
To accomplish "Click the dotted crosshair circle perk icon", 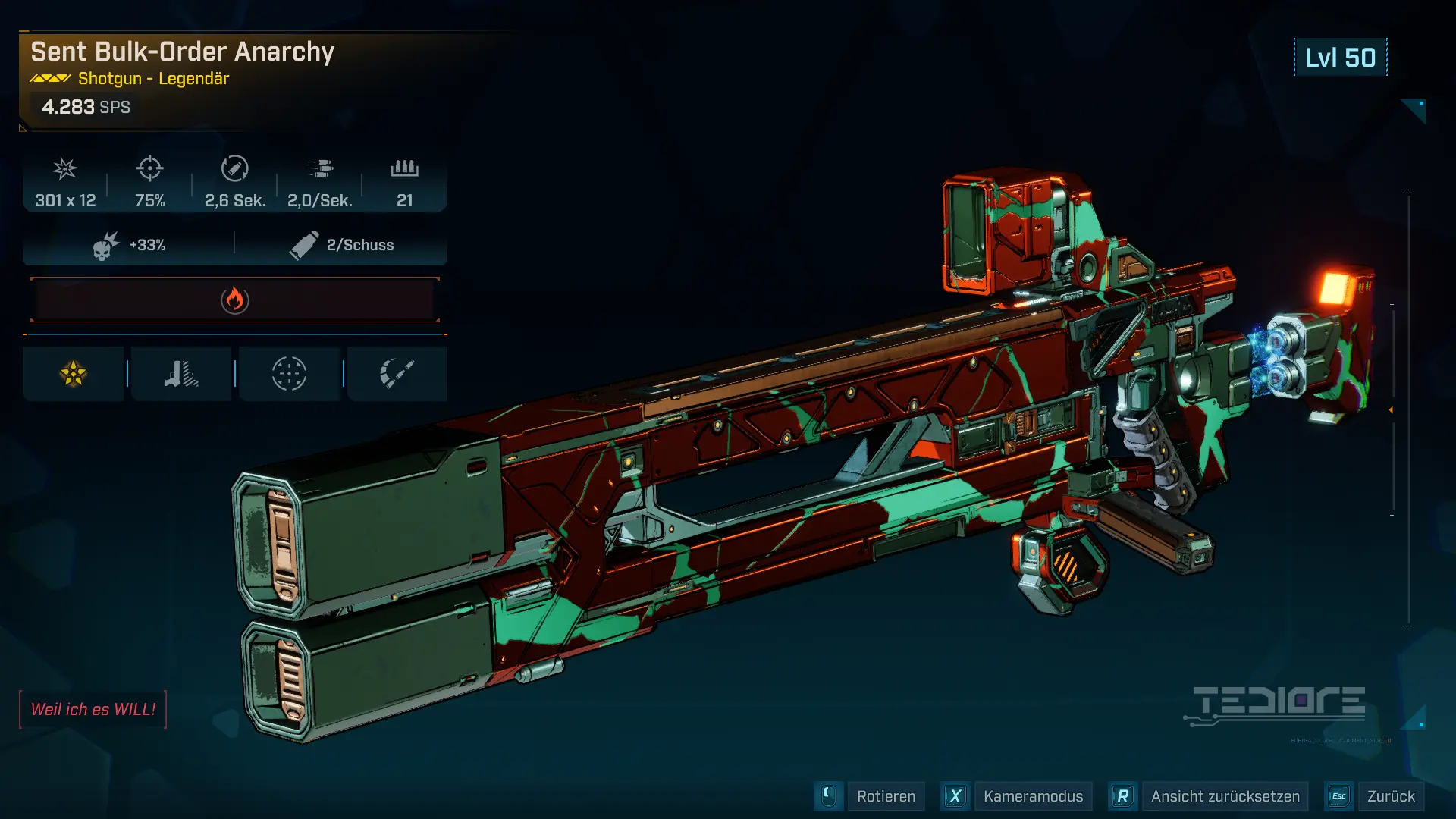I will 289,374.
